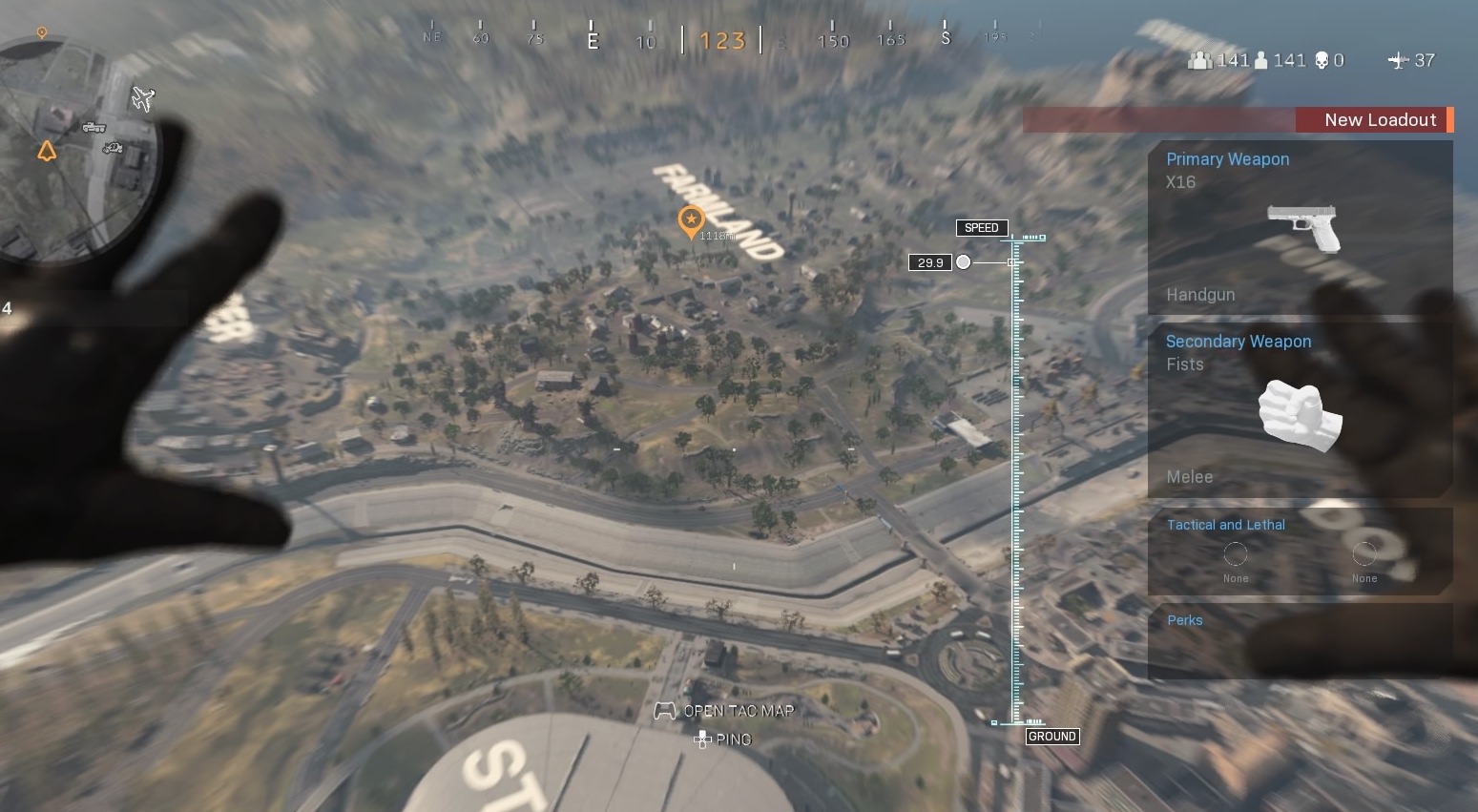
Task: Click the Tactical and Lethal section header
Action: (1226, 525)
